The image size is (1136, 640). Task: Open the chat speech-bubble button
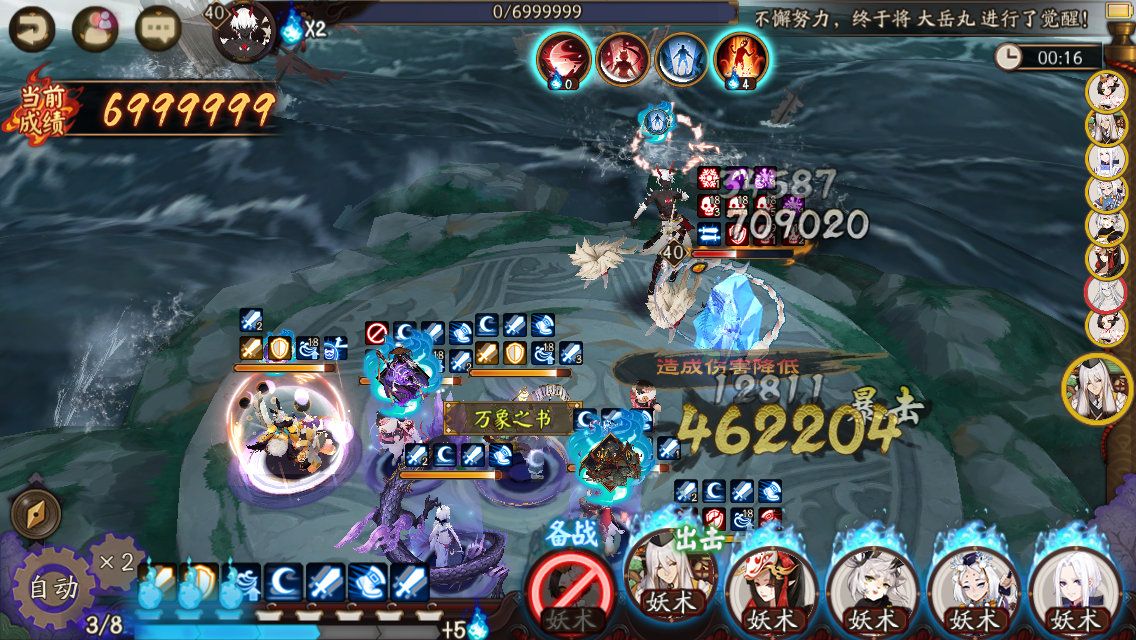tap(157, 27)
